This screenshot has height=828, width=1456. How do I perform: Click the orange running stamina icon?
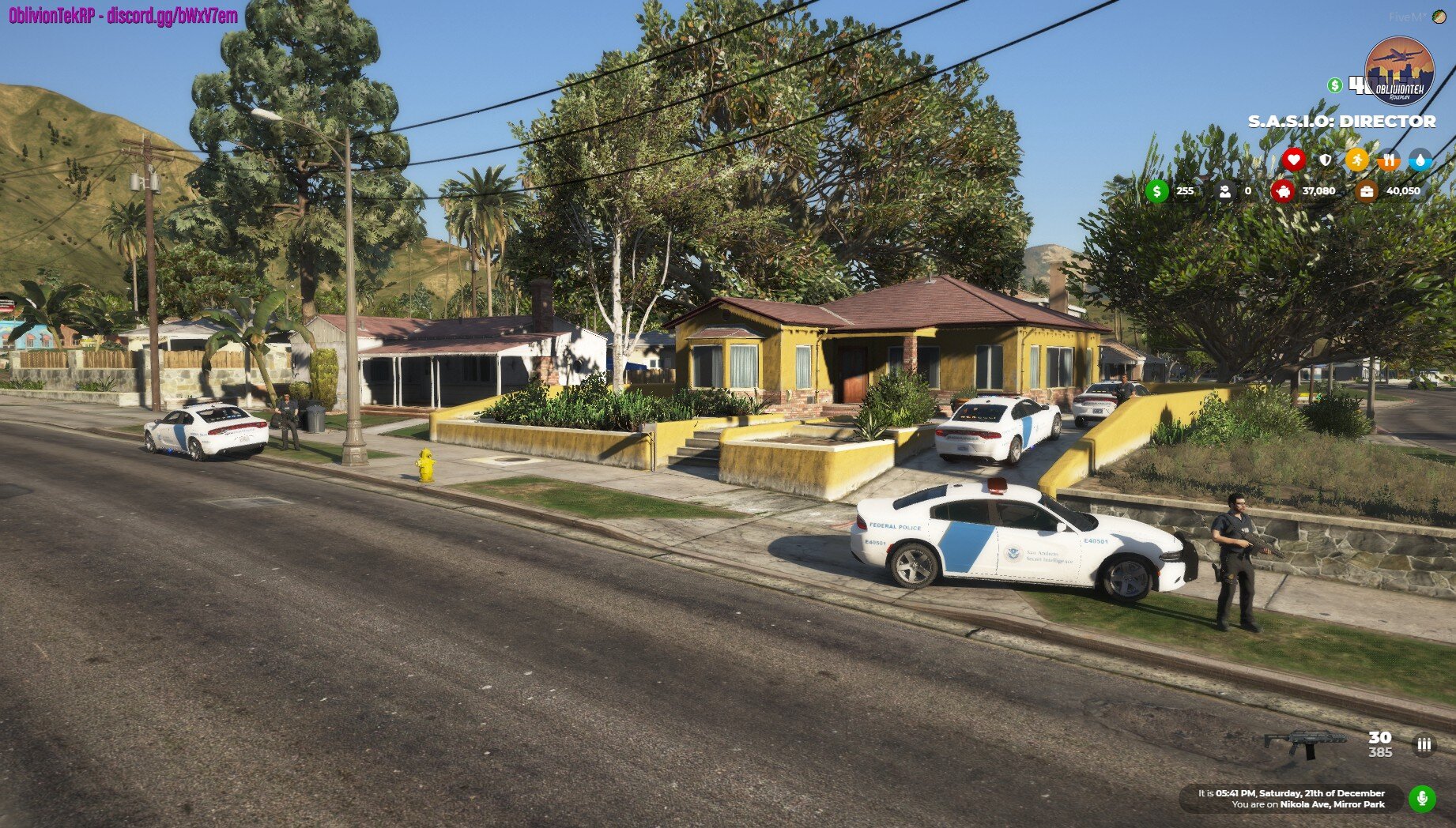(x=1357, y=160)
